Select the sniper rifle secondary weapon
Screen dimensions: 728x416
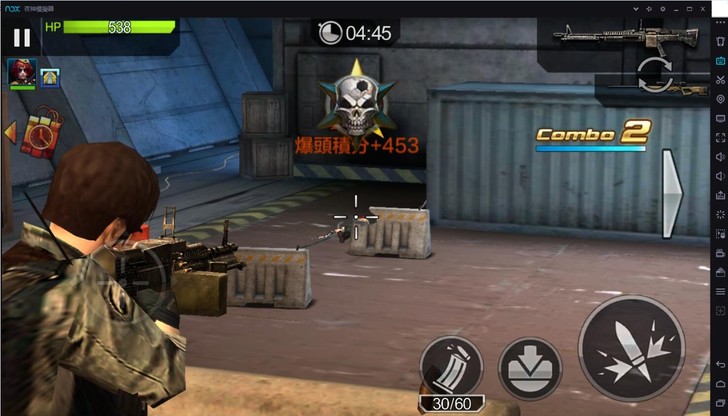pos(679,90)
